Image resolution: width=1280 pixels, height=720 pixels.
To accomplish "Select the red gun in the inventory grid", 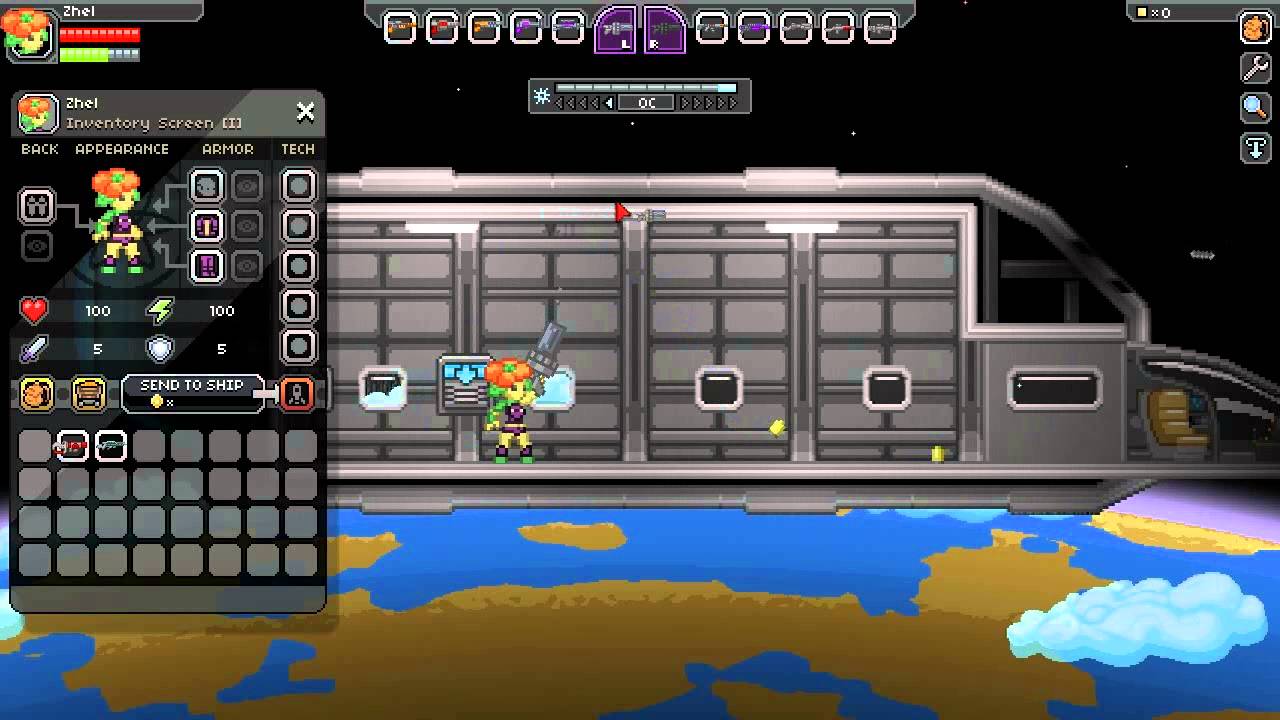I will click(72, 446).
